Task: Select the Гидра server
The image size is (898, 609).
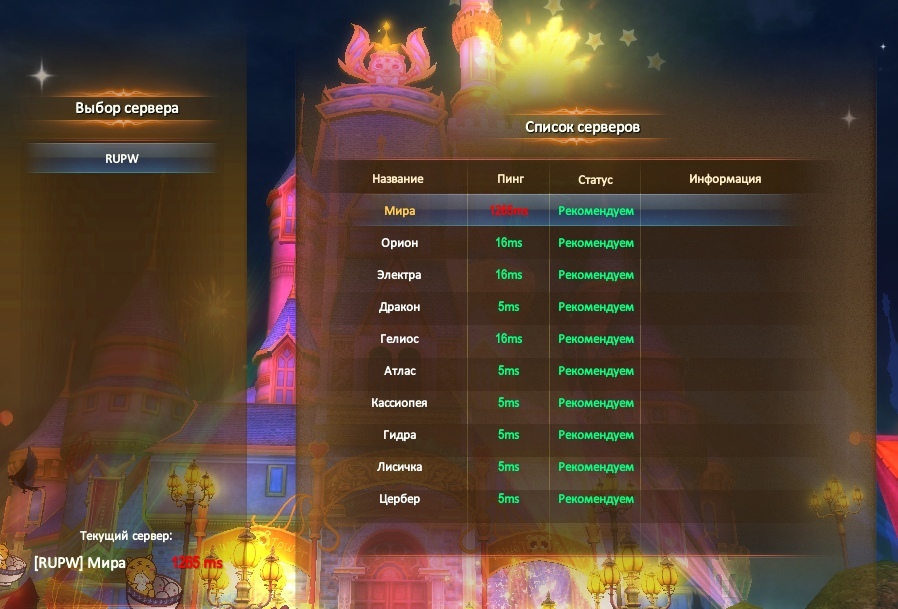Action: pyautogui.click(x=399, y=435)
